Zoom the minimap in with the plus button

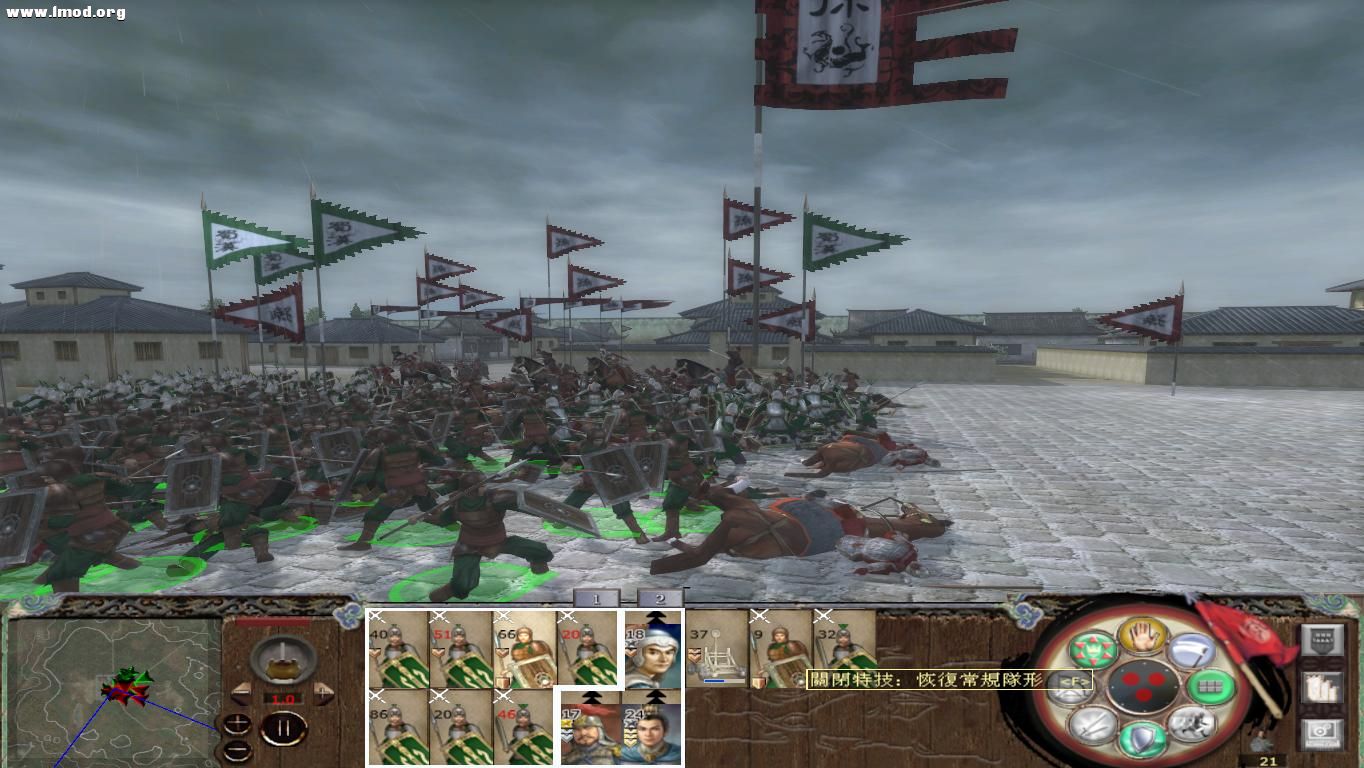tap(238, 721)
